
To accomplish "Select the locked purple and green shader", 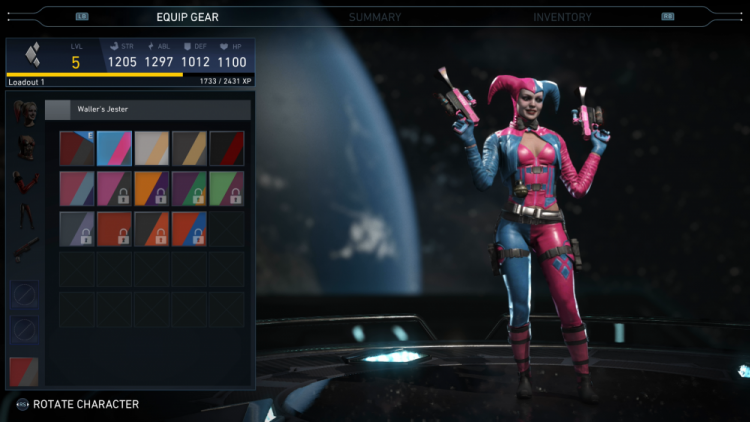I will (189, 188).
